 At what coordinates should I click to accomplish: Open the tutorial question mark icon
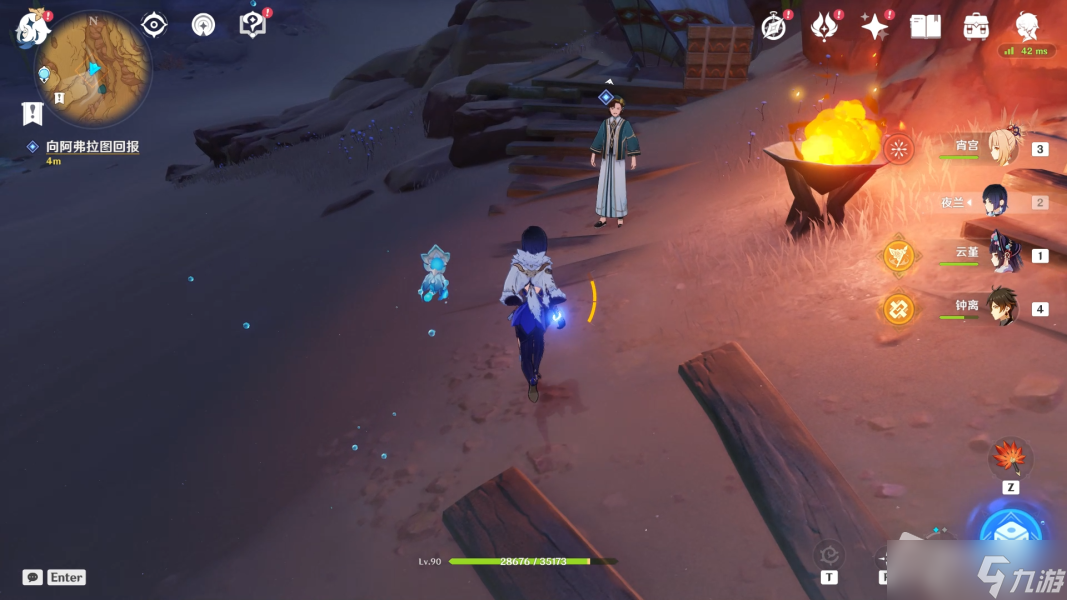pyautogui.click(x=253, y=25)
